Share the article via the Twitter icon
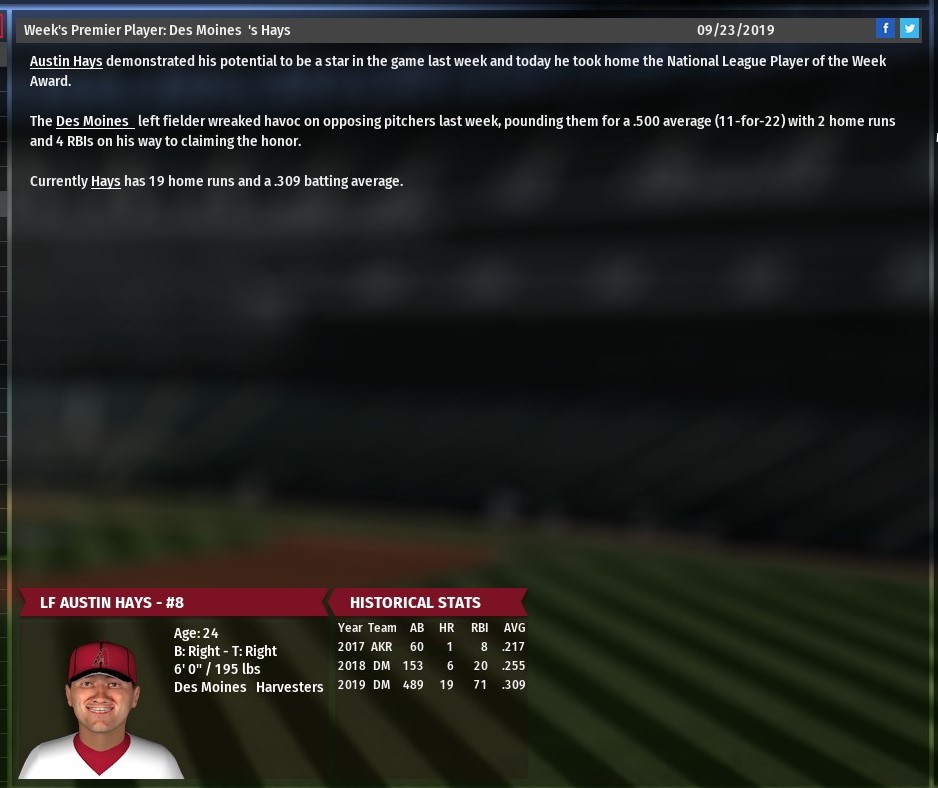Viewport: 938px width, 788px height. (x=909, y=29)
